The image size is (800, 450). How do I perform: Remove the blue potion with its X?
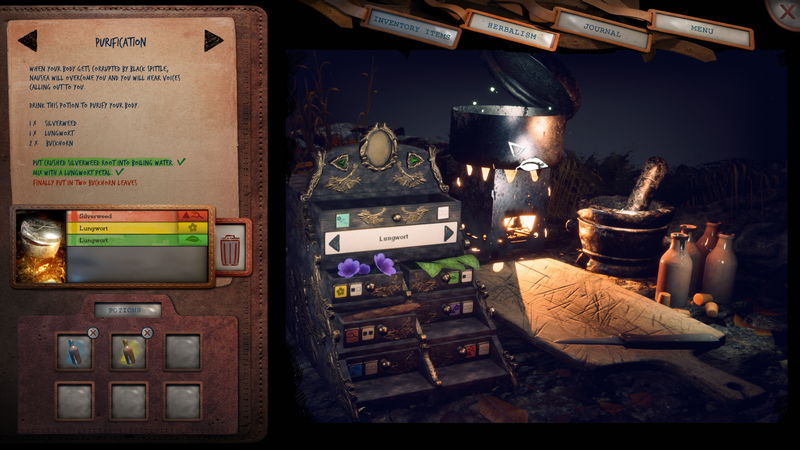click(x=93, y=332)
